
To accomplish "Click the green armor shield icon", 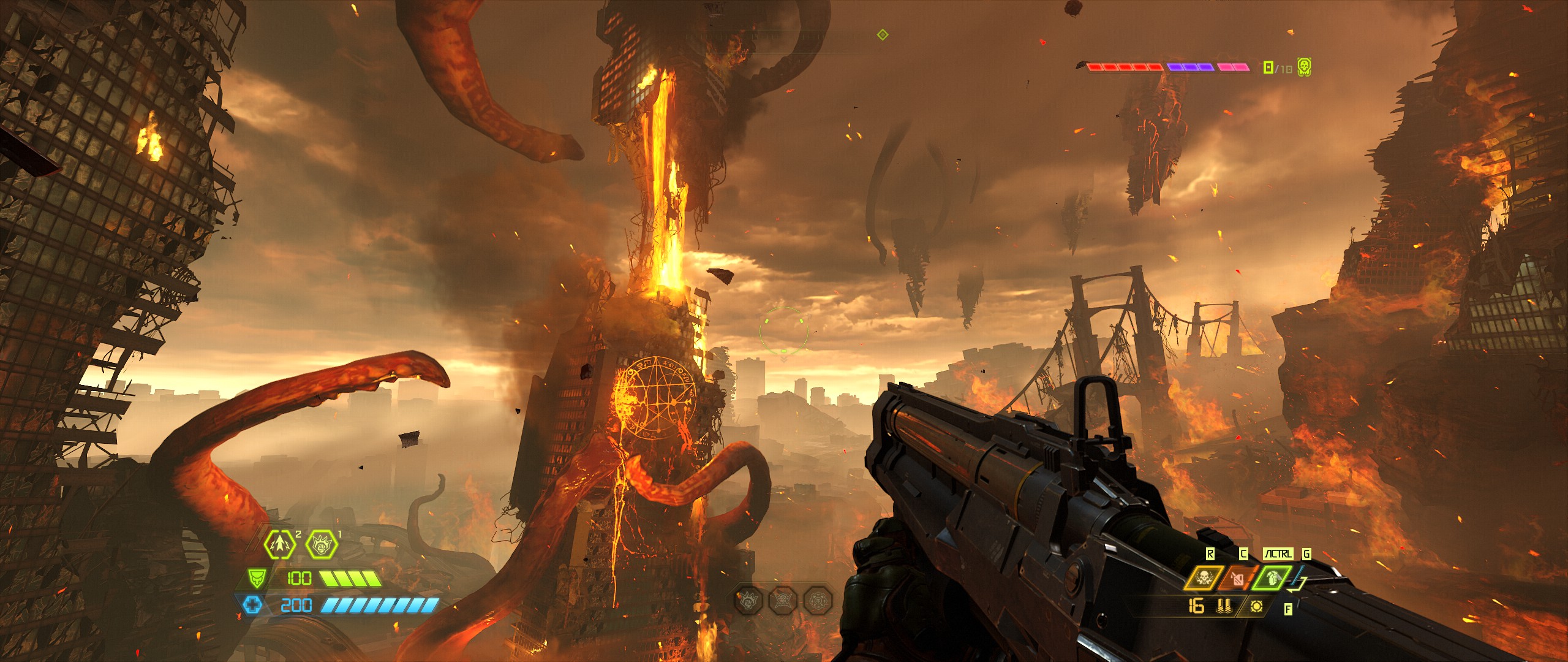I will (x=257, y=578).
